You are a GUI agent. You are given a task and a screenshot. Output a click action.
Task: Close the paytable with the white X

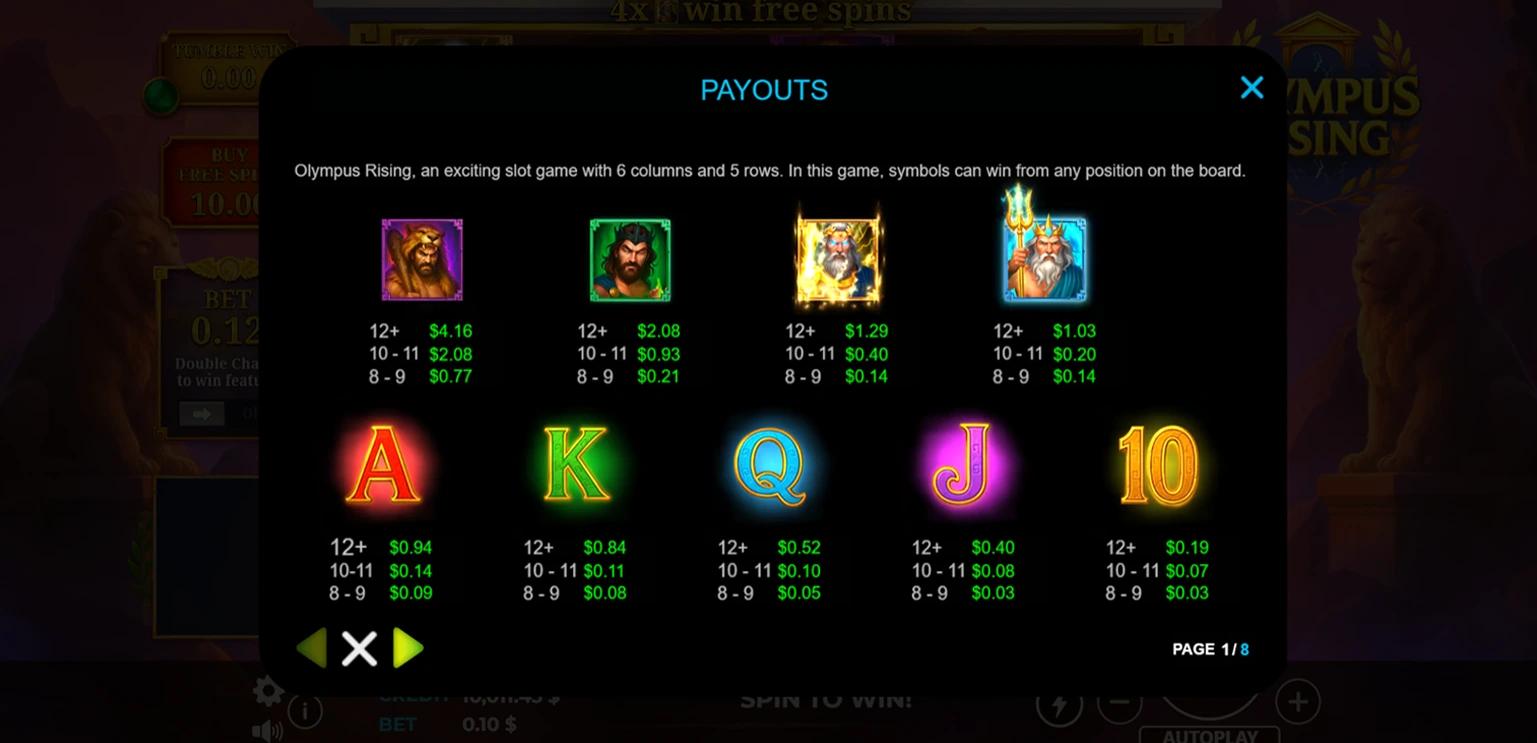click(x=359, y=648)
